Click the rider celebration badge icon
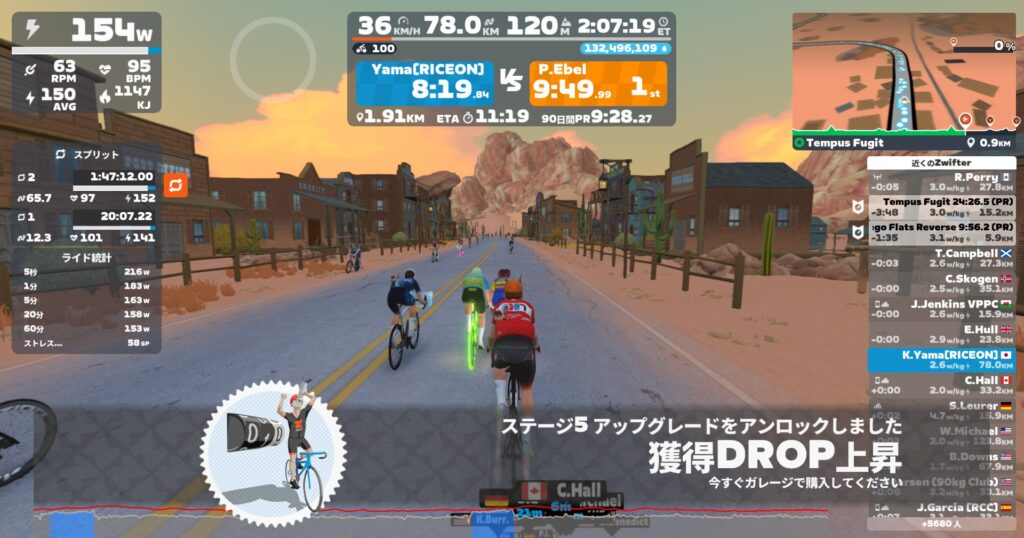1024x538 pixels. [273, 452]
